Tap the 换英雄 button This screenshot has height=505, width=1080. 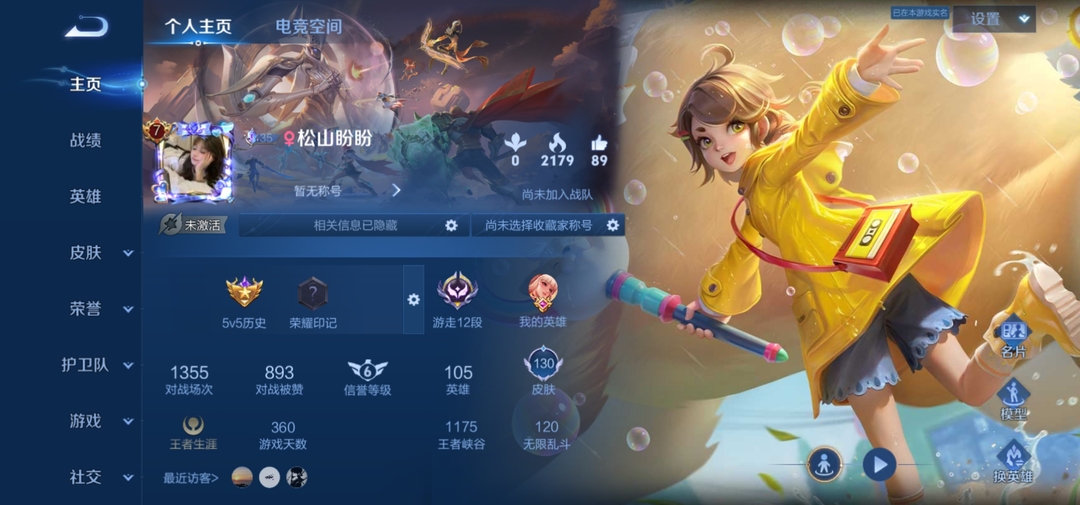click(x=1013, y=462)
